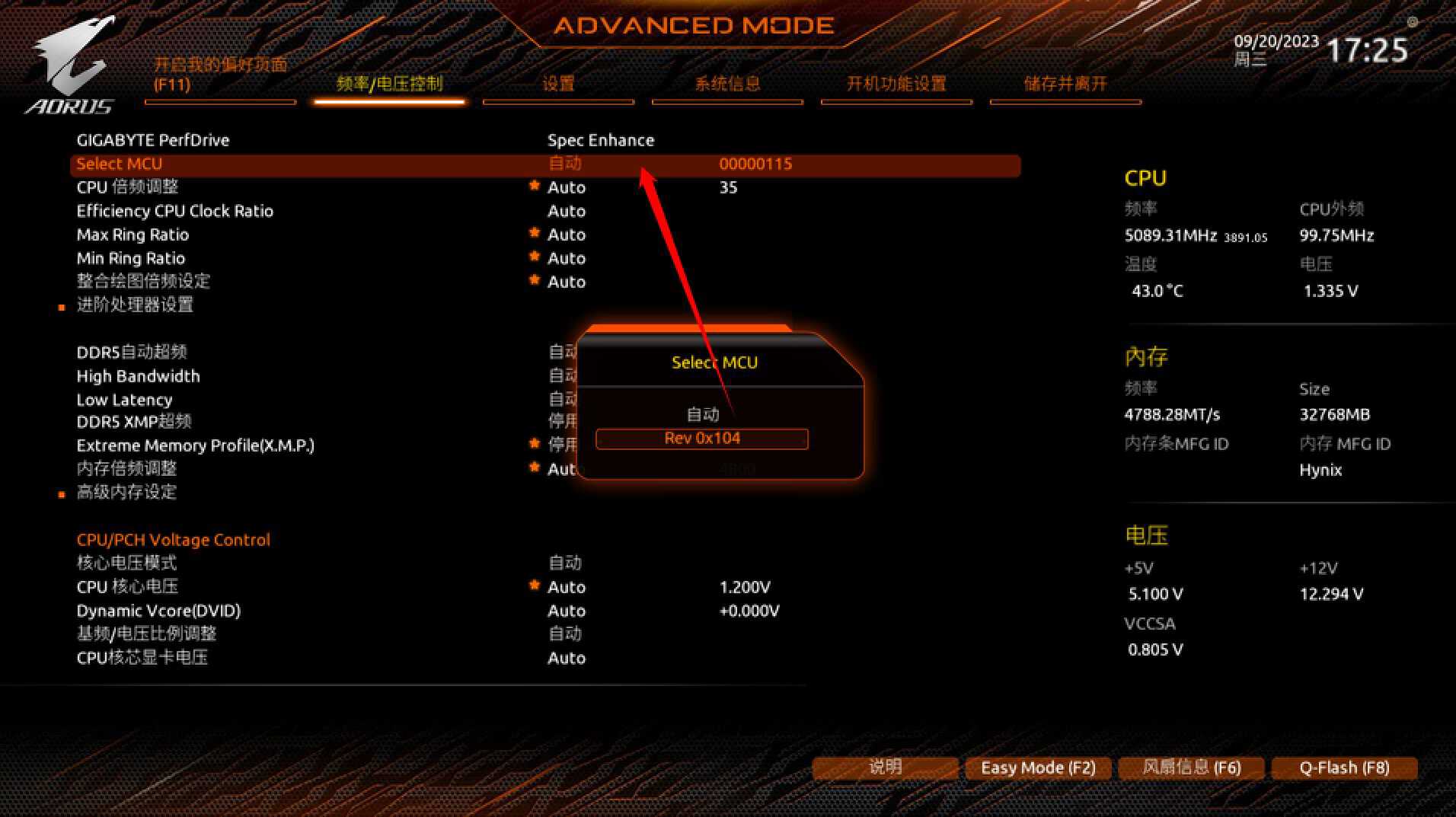Open the 储存并离开 tab
1456x817 pixels.
[1065, 84]
